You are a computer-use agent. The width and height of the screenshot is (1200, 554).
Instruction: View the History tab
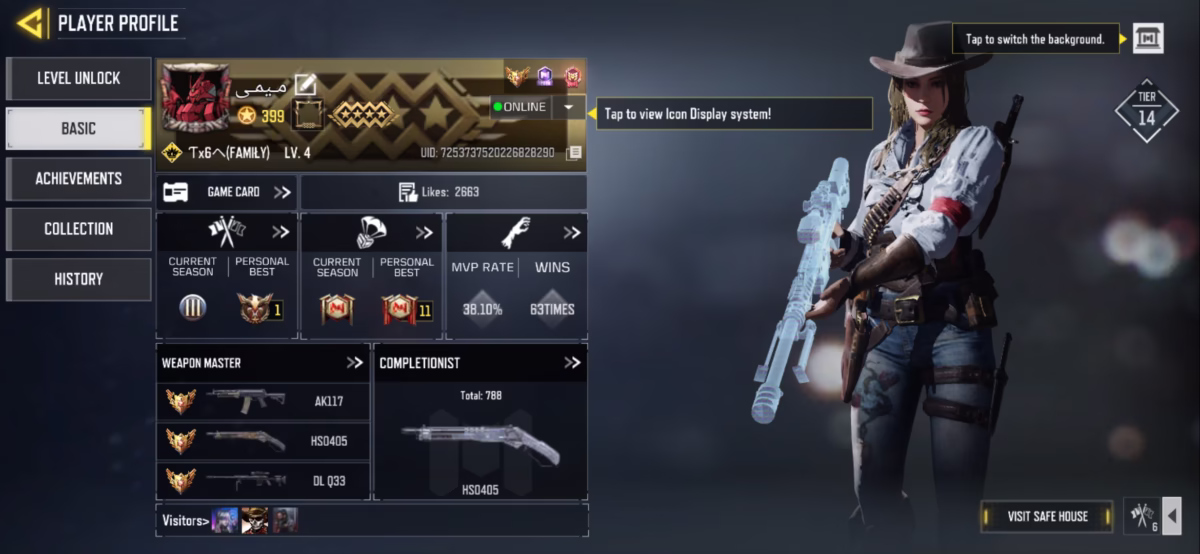pyautogui.click(x=78, y=279)
